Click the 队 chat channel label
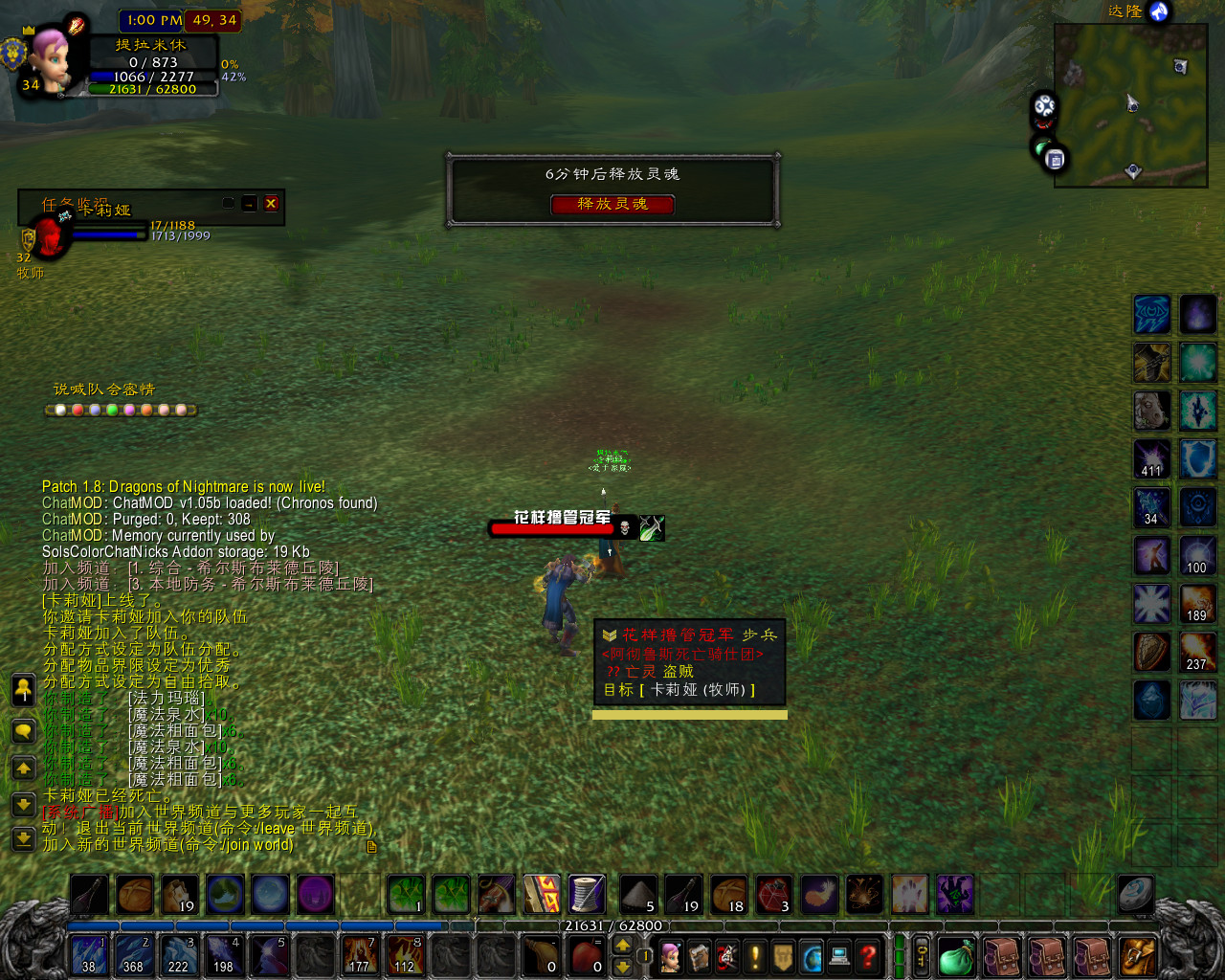The image size is (1225, 980). [96, 389]
